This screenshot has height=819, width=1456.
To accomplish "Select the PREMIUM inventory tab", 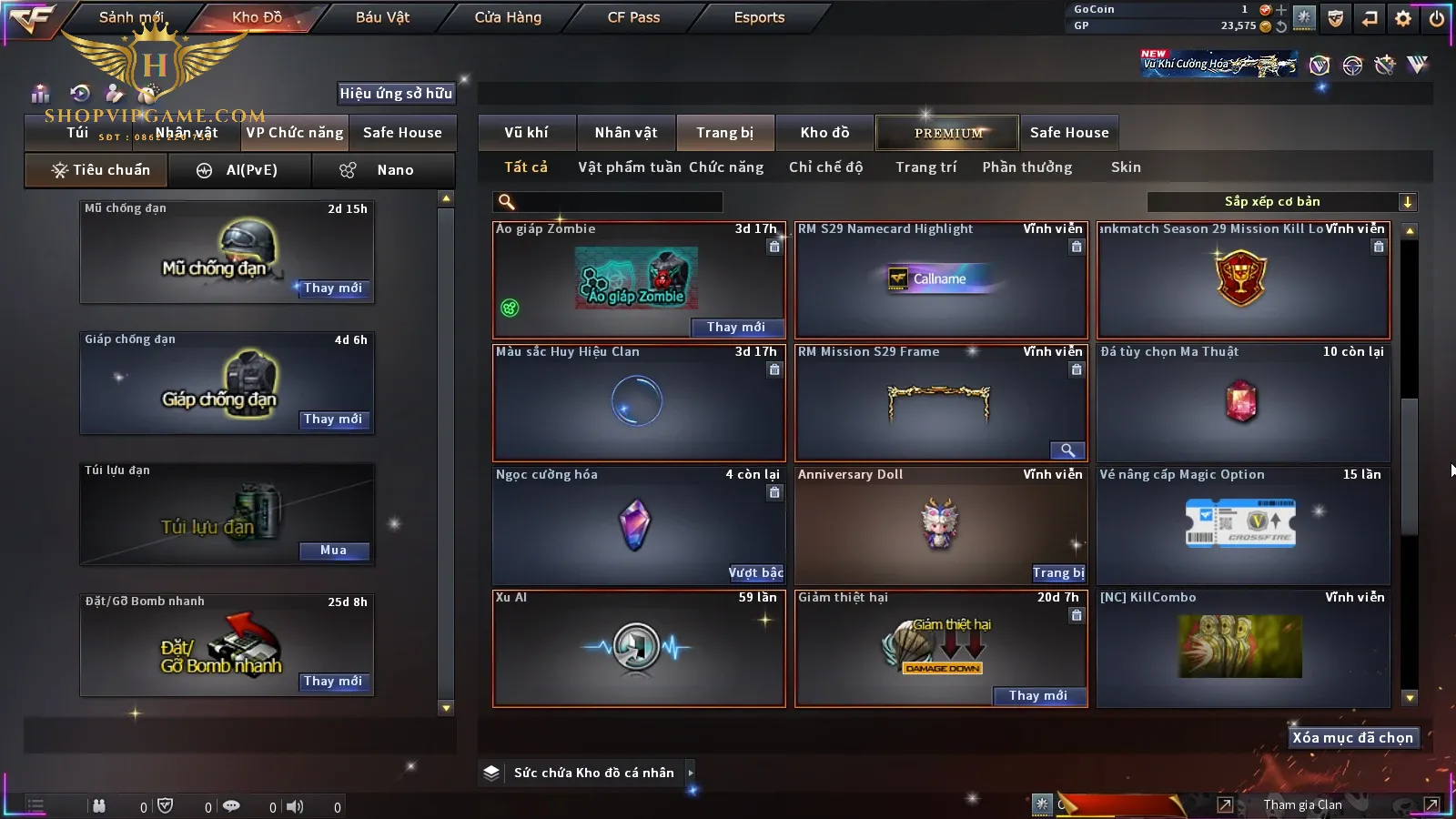I will pyautogui.click(x=948, y=133).
